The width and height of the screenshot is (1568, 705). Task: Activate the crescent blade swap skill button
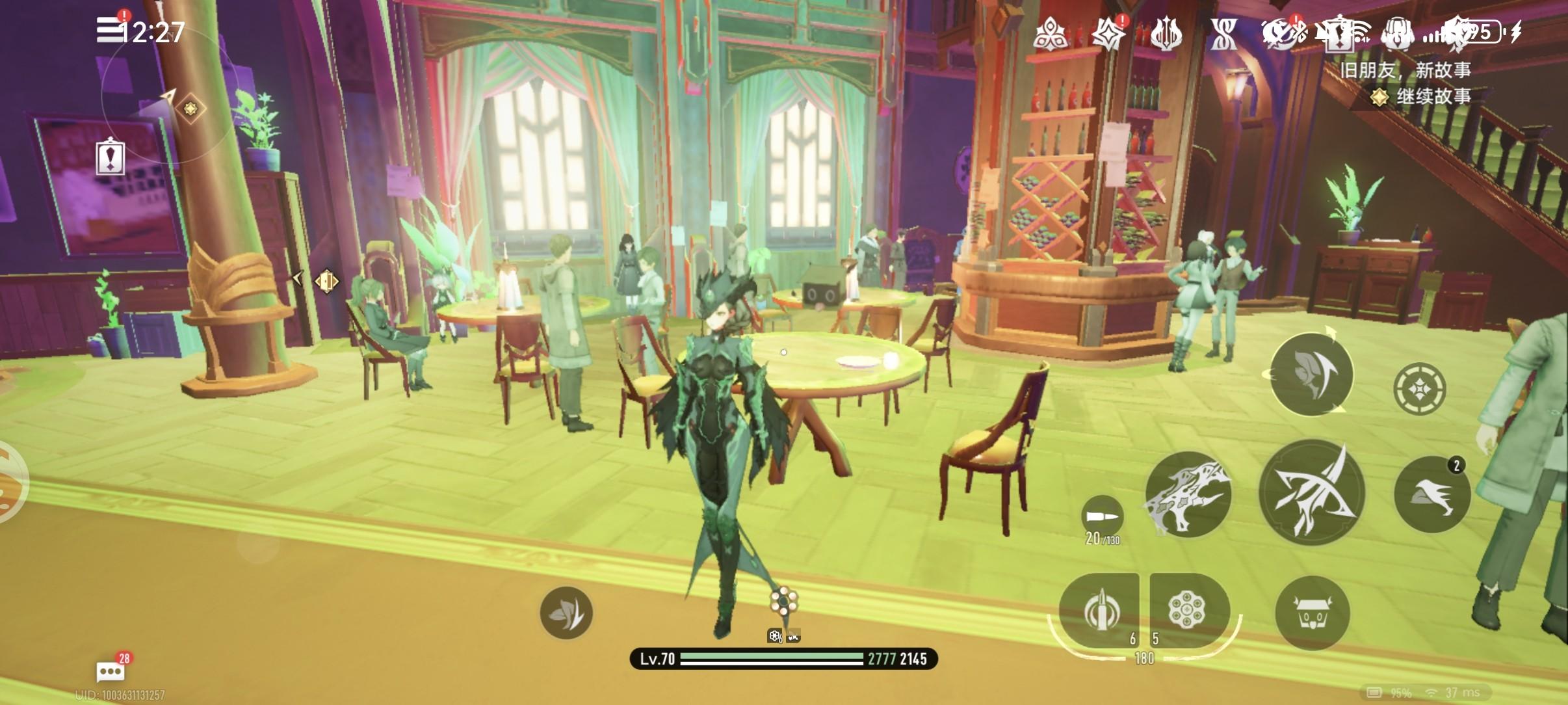tap(1311, 374)
